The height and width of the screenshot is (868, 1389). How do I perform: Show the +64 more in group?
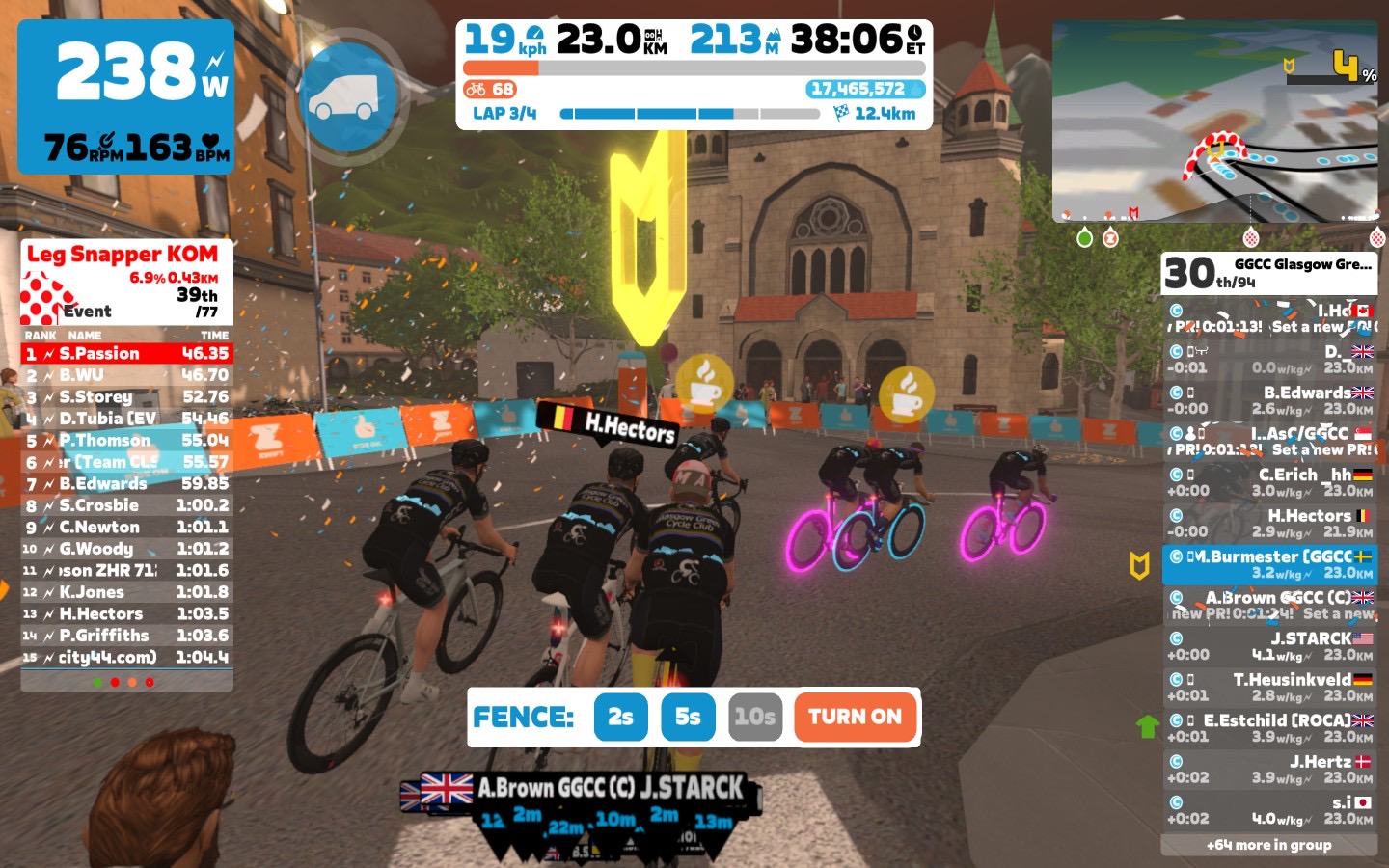pyautogui.click(x=1268, y=845)
